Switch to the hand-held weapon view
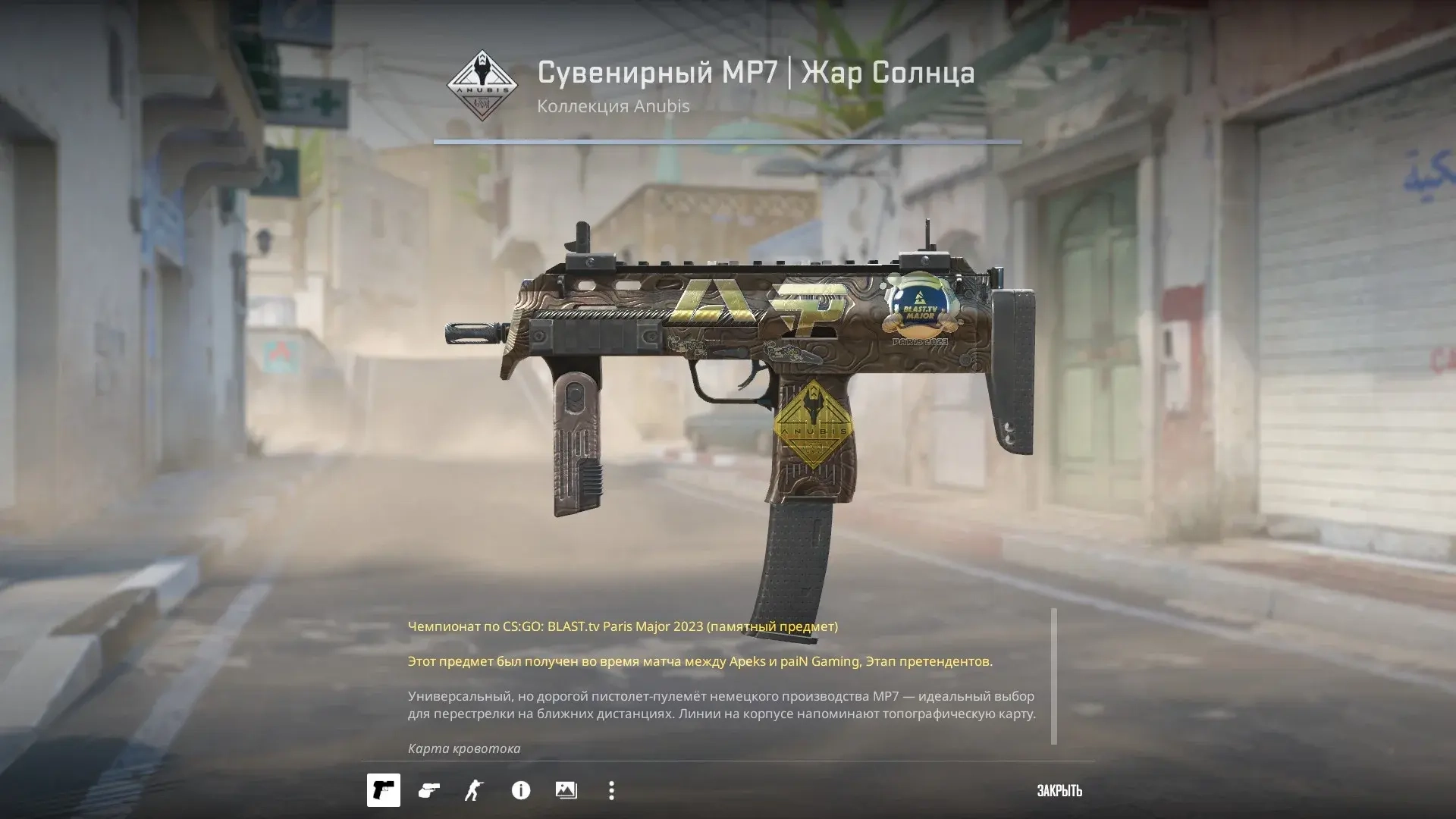Viewport: 1456px width, 819px height. click(x=429, y=790)
